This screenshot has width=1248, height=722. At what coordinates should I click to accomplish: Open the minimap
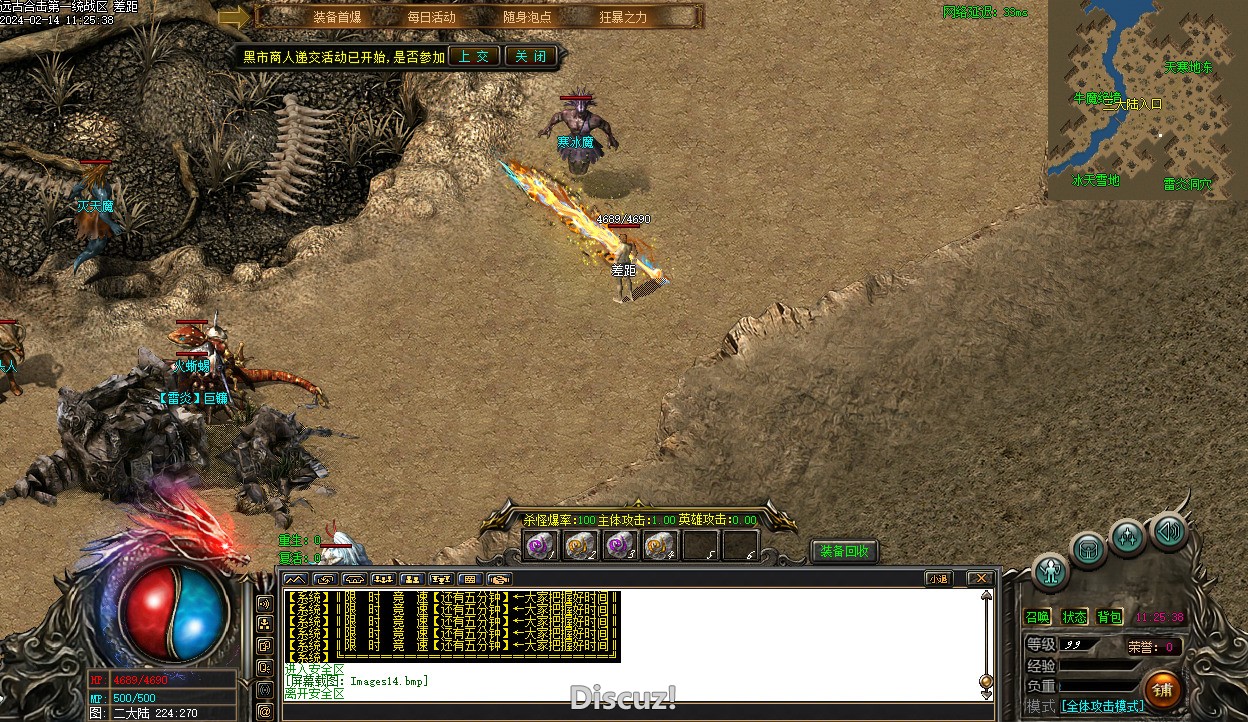pos(1147,100)
